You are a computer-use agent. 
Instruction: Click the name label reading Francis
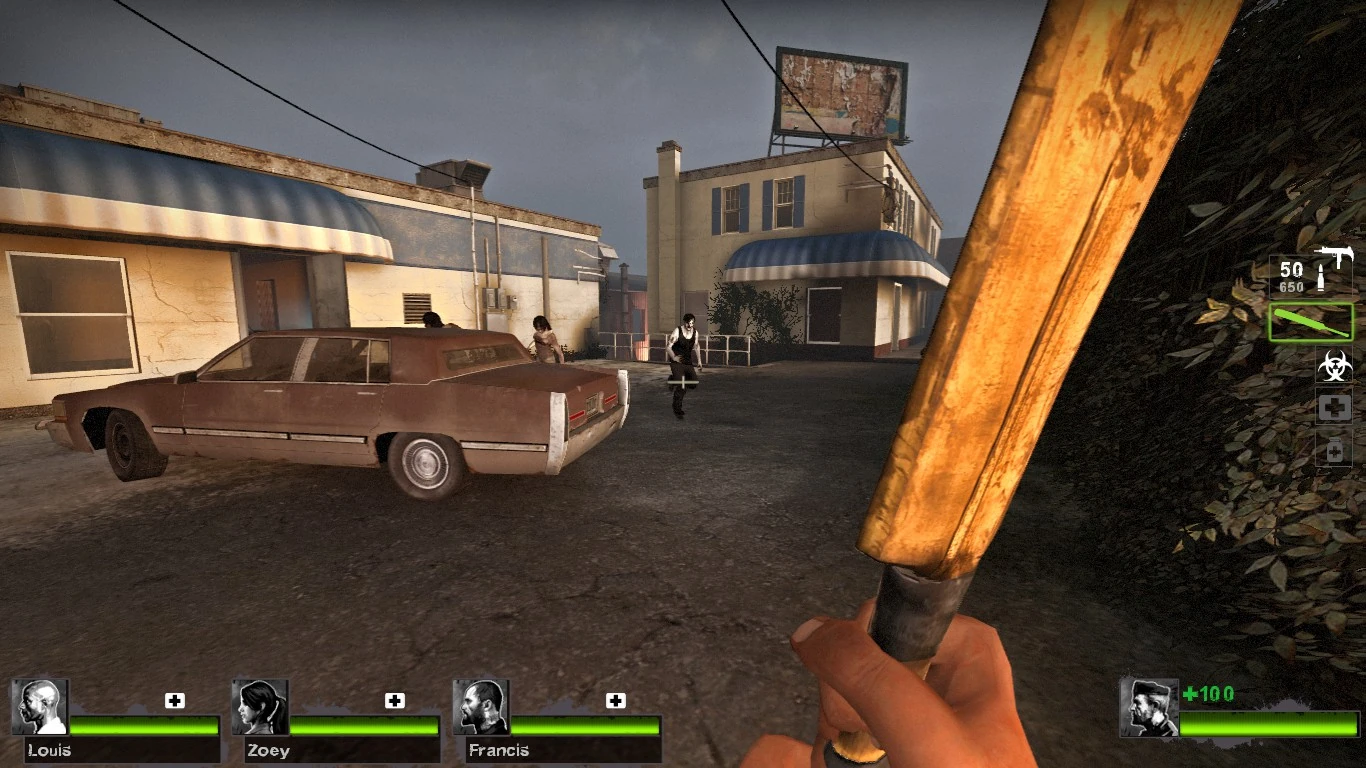tap(498, 751)
